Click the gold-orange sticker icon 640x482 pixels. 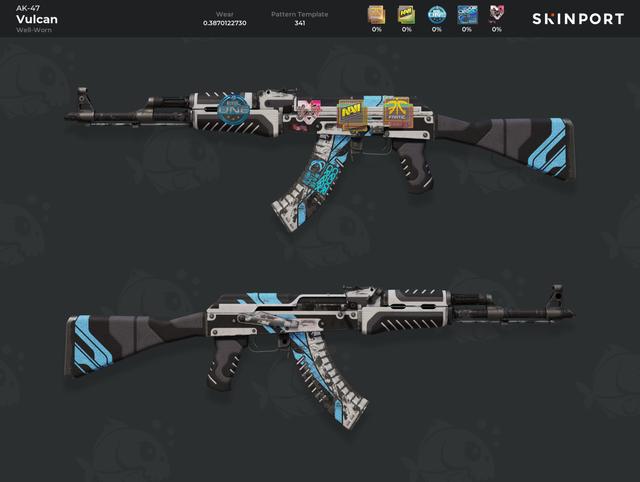click(x=377, y=14)
